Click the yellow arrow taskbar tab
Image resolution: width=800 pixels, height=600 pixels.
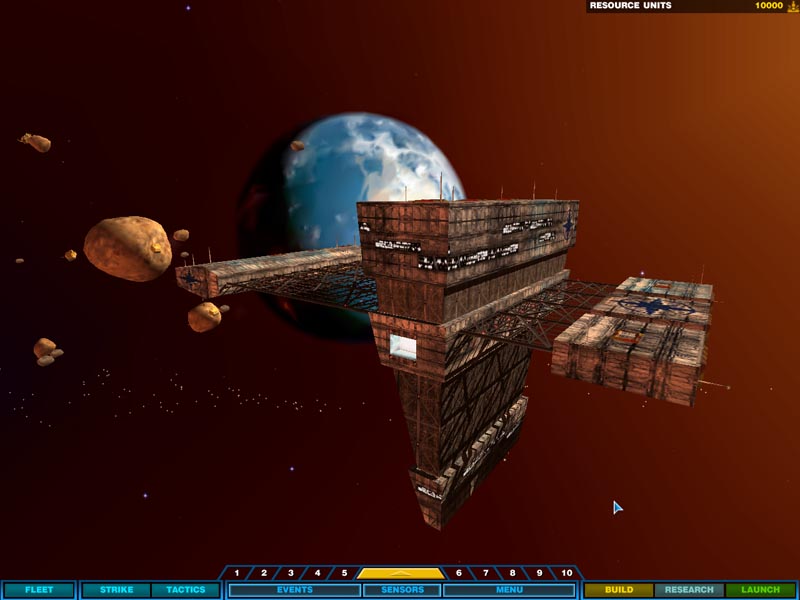pos(401,573)
